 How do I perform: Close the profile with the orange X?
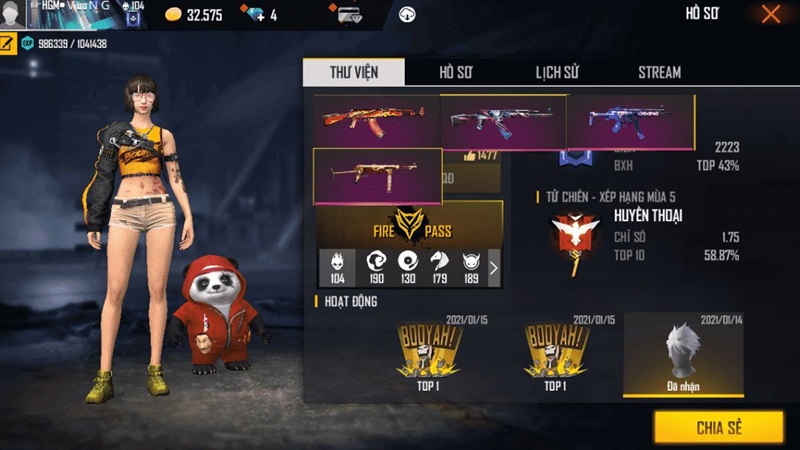tap(770, 14)
